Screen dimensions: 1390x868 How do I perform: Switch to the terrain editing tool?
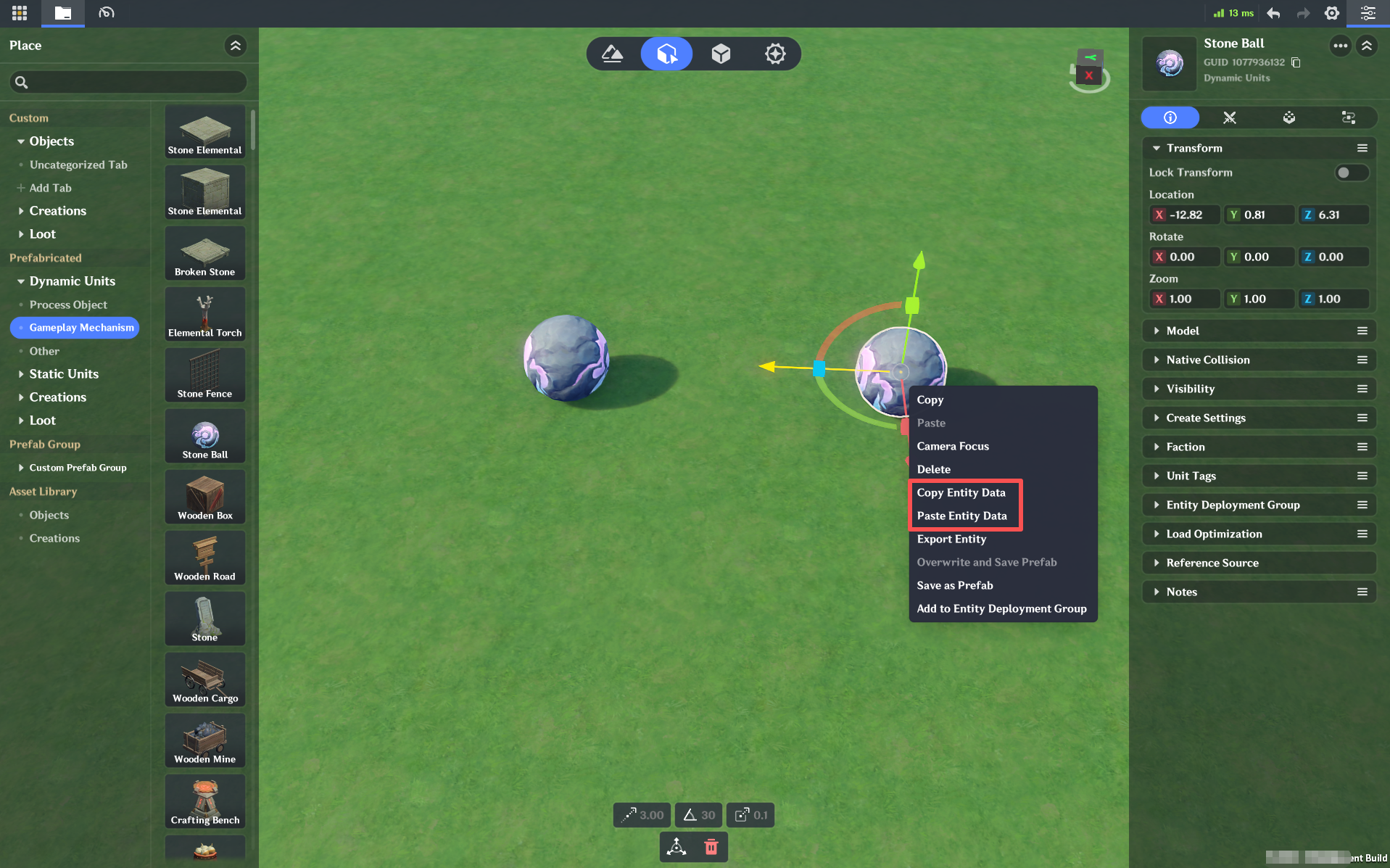coord(613,54)
